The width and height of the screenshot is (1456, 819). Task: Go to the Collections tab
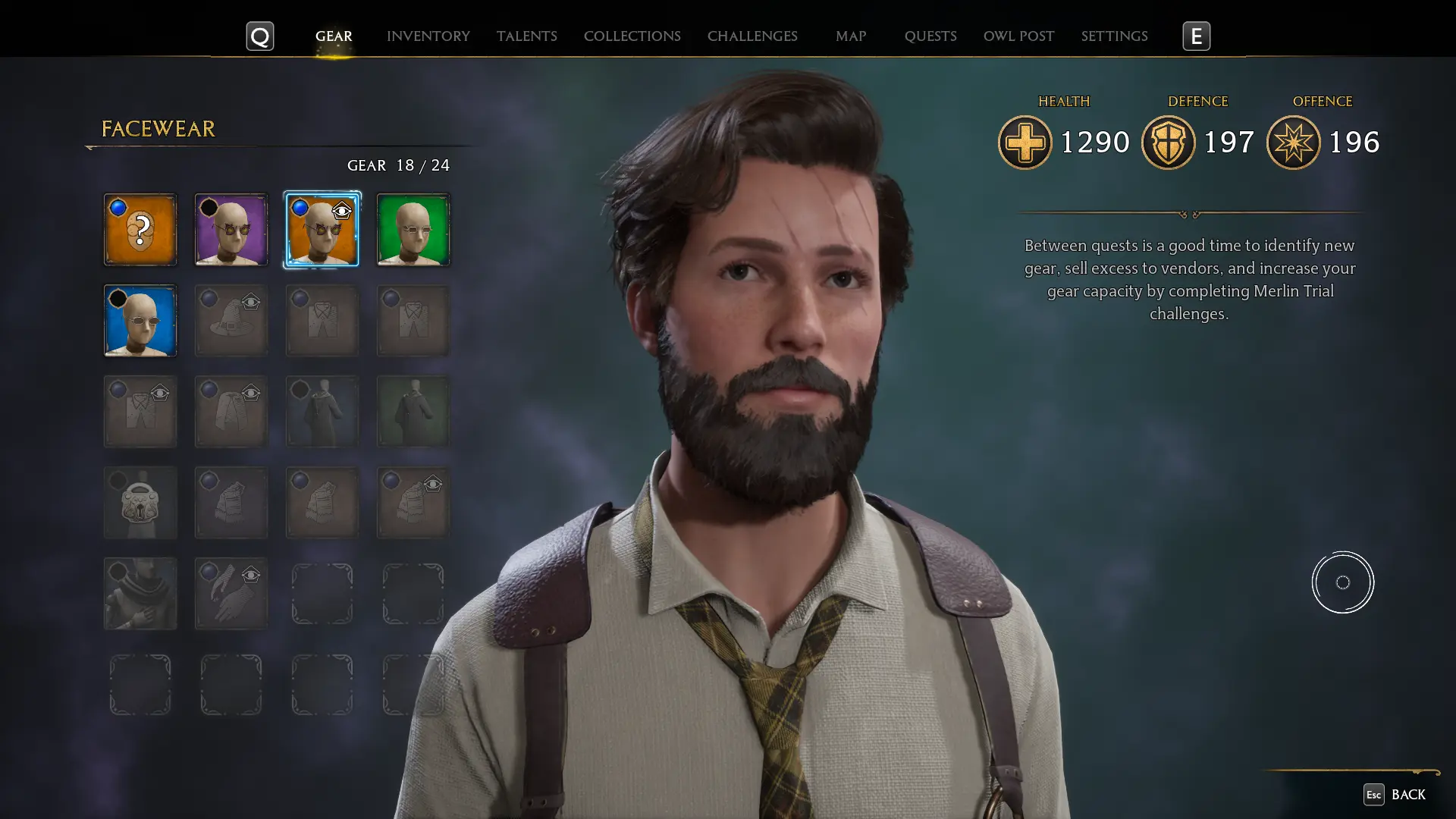(x=632, y=36)
